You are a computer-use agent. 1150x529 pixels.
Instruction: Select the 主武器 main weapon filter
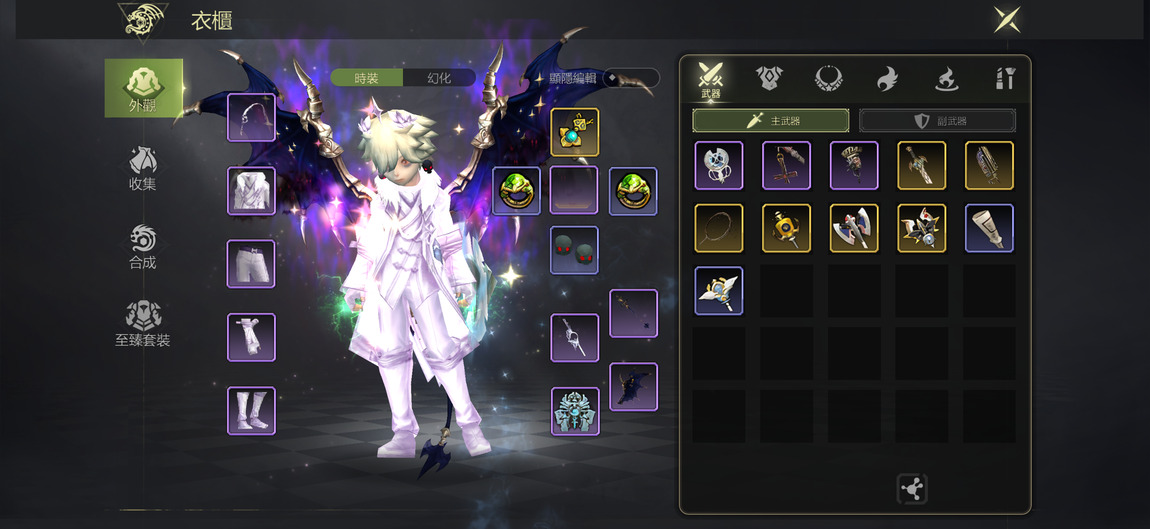pos(770,121)
